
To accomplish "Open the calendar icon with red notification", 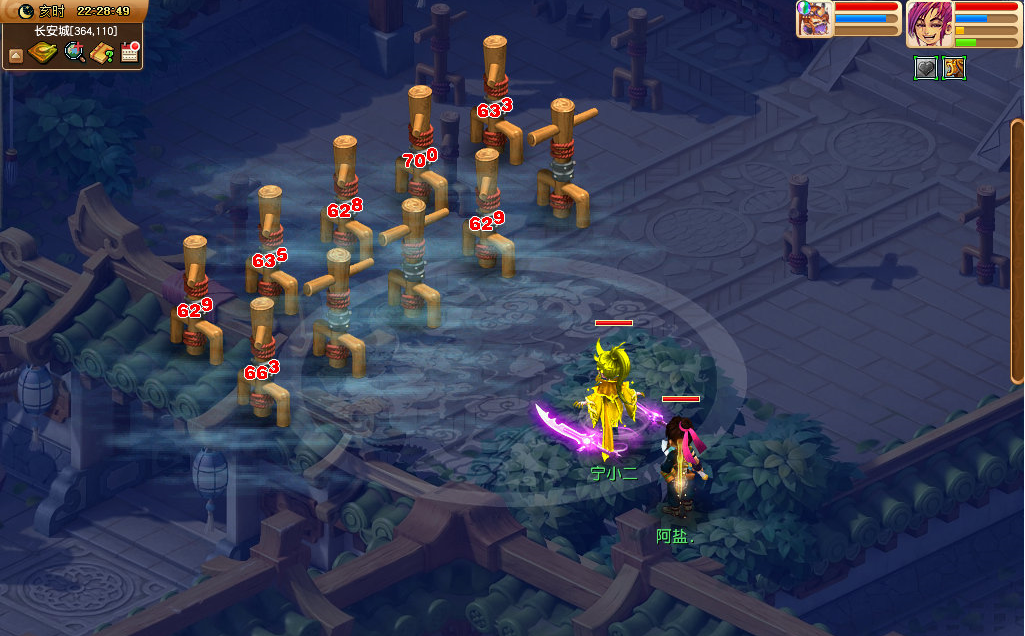I will click(x=129, y=52).
